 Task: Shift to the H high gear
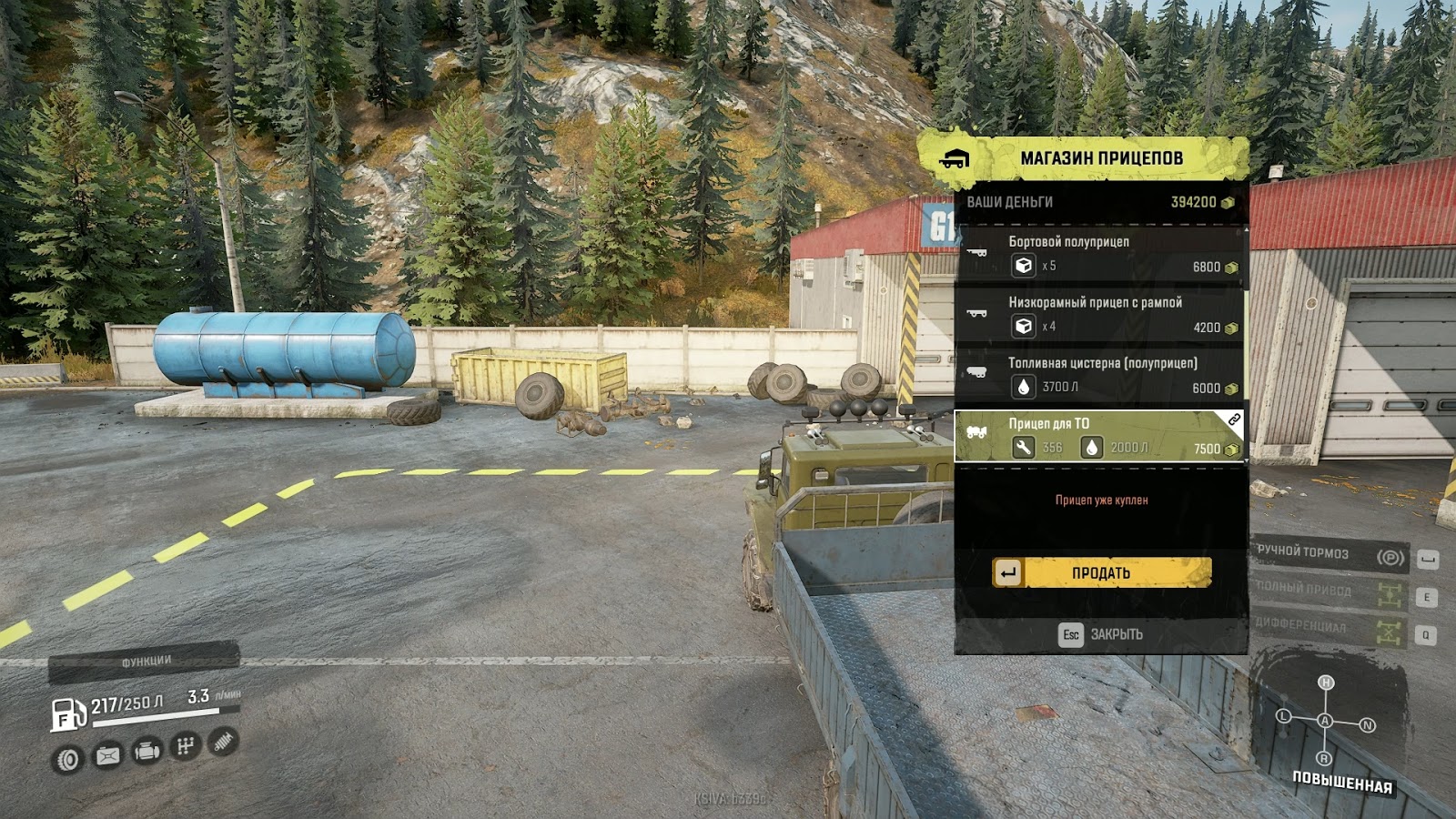[1326, 682]
